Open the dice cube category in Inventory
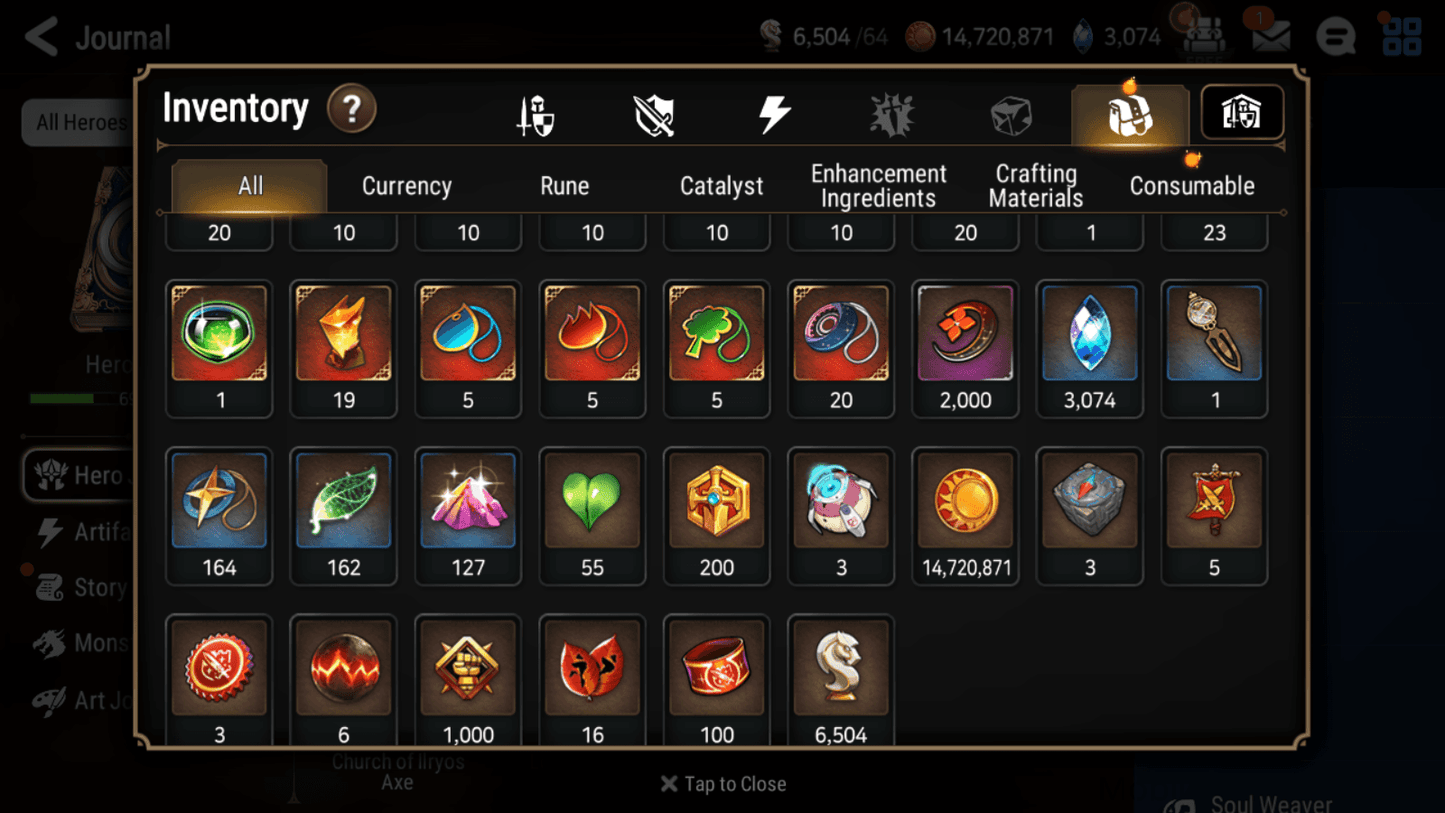The image size is (1445, 813). [x=1011, y=113]
